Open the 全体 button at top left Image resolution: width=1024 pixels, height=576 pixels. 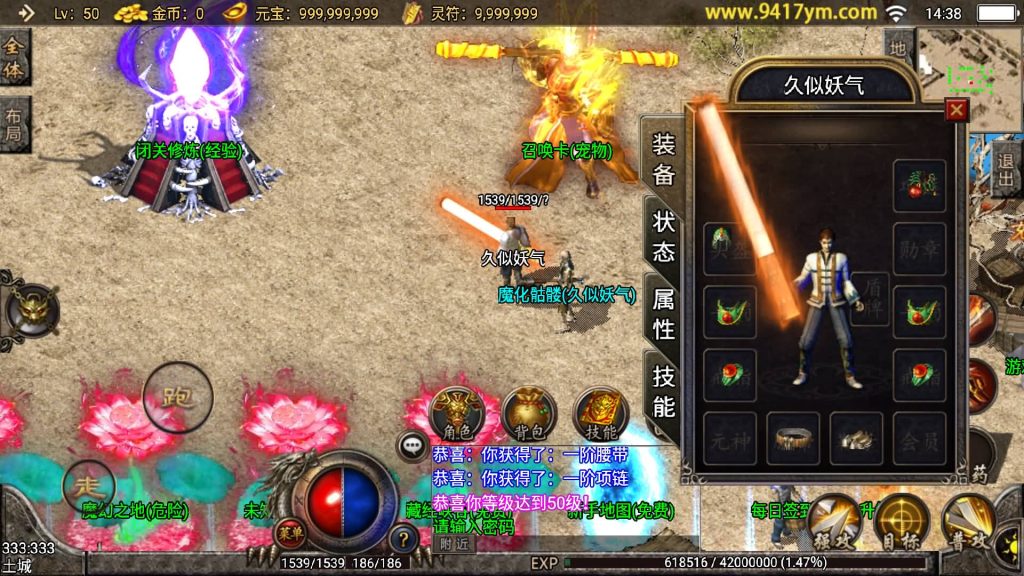coord(14,56)
